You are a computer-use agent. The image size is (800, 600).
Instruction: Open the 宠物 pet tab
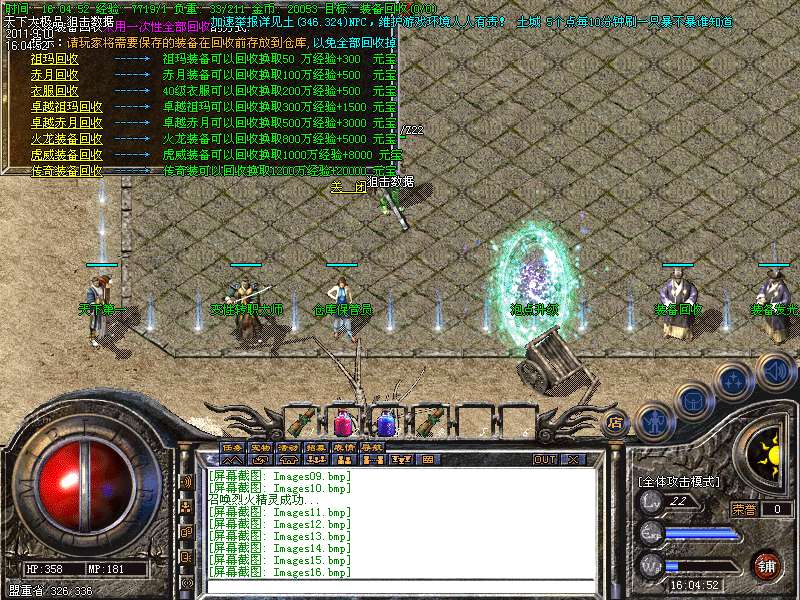coord(260,447)
